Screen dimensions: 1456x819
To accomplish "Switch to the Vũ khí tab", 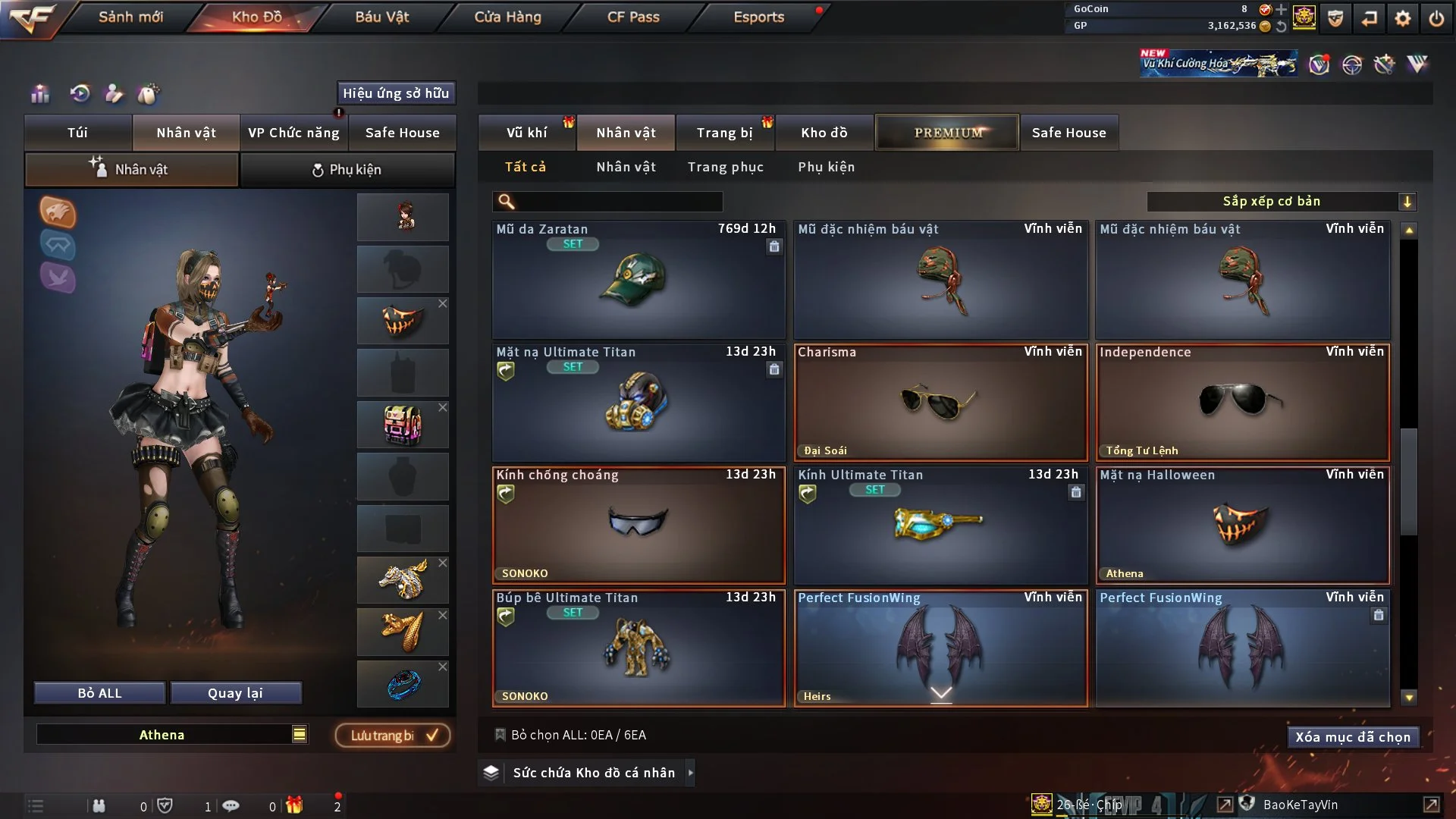I will click(526, 133).
